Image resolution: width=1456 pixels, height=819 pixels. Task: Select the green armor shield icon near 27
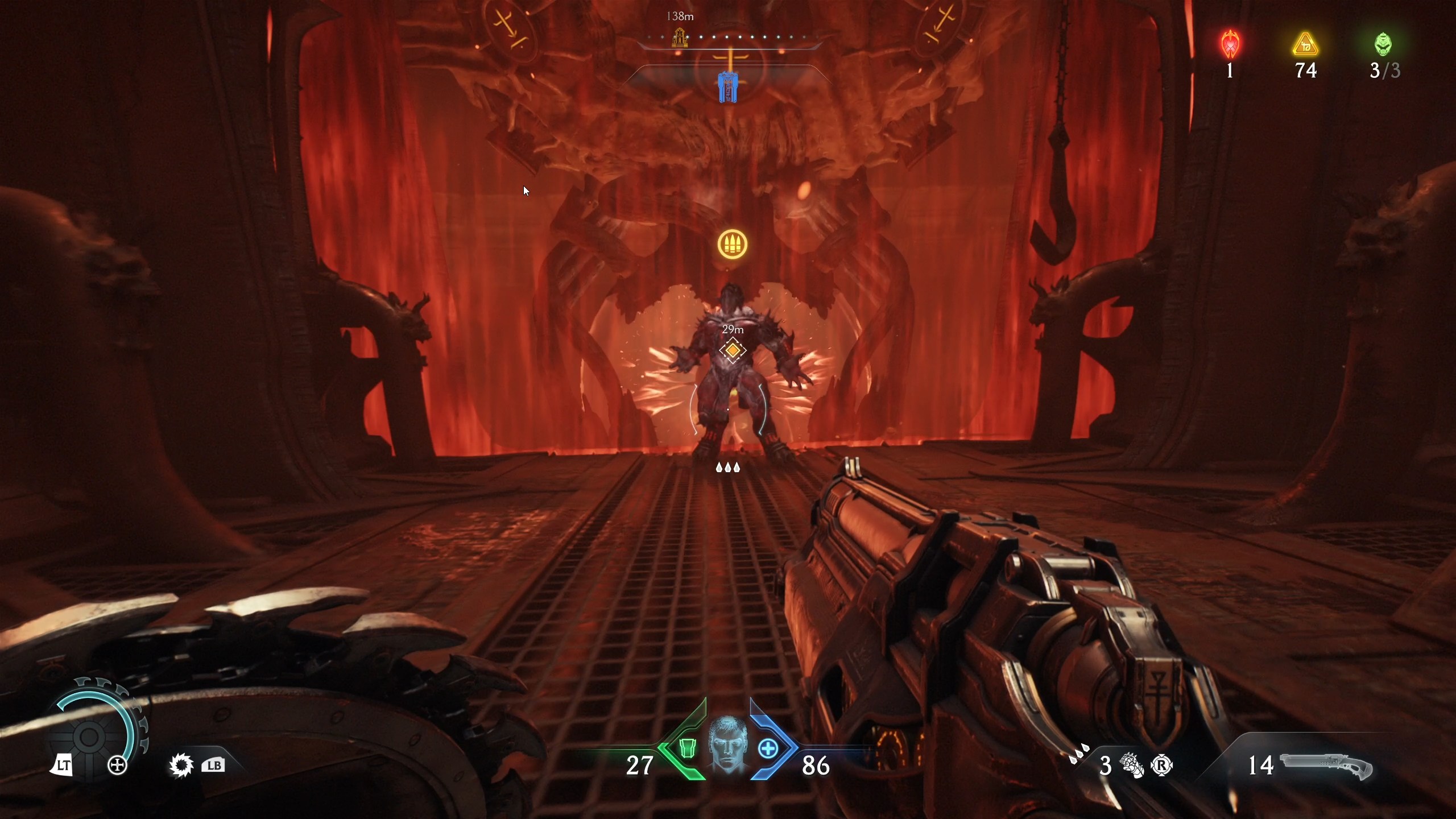tap(689, 750)
